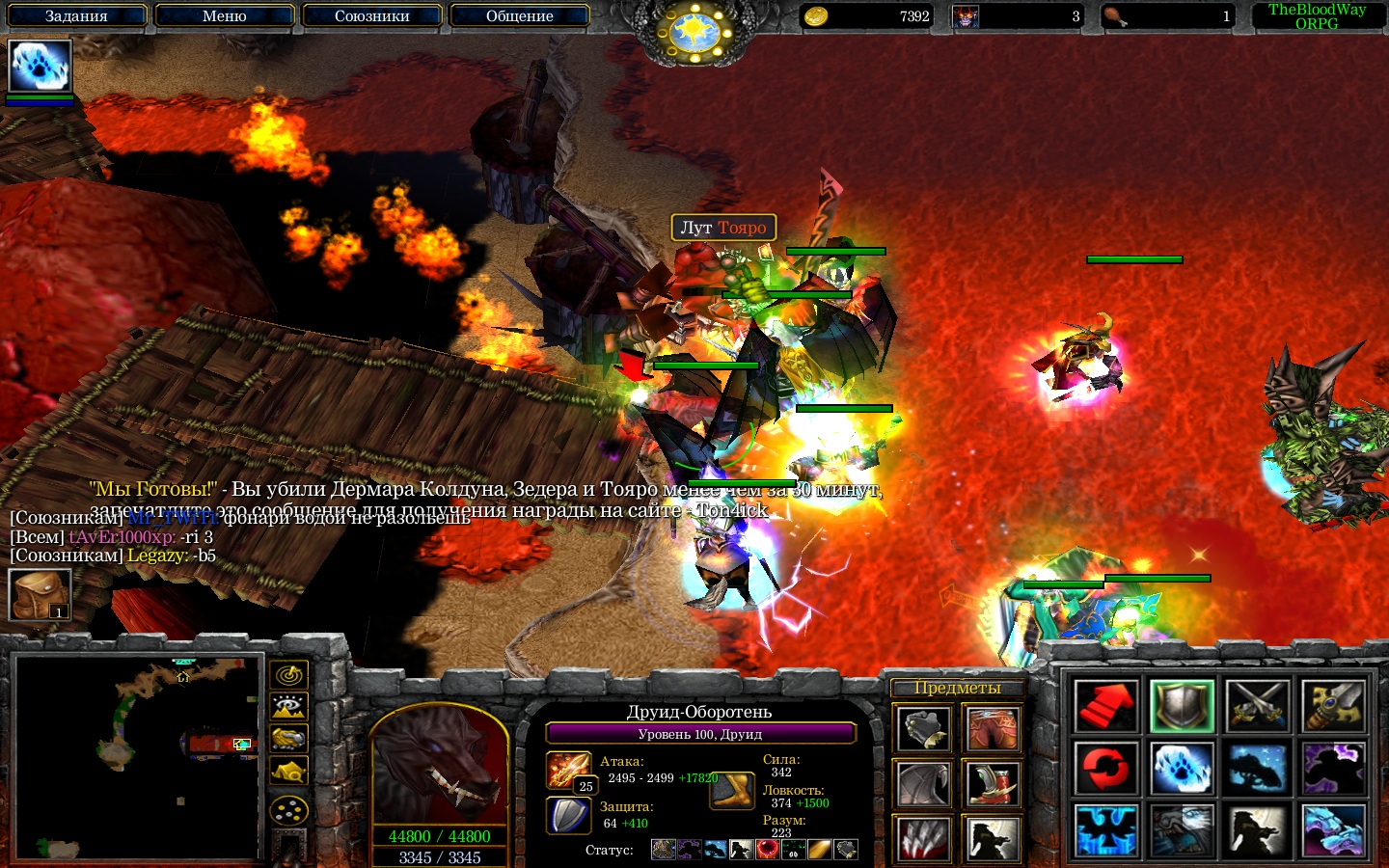Click the red move arrow command
The height and width of the screenshot is (868, 1389).
coord(1105,706)
